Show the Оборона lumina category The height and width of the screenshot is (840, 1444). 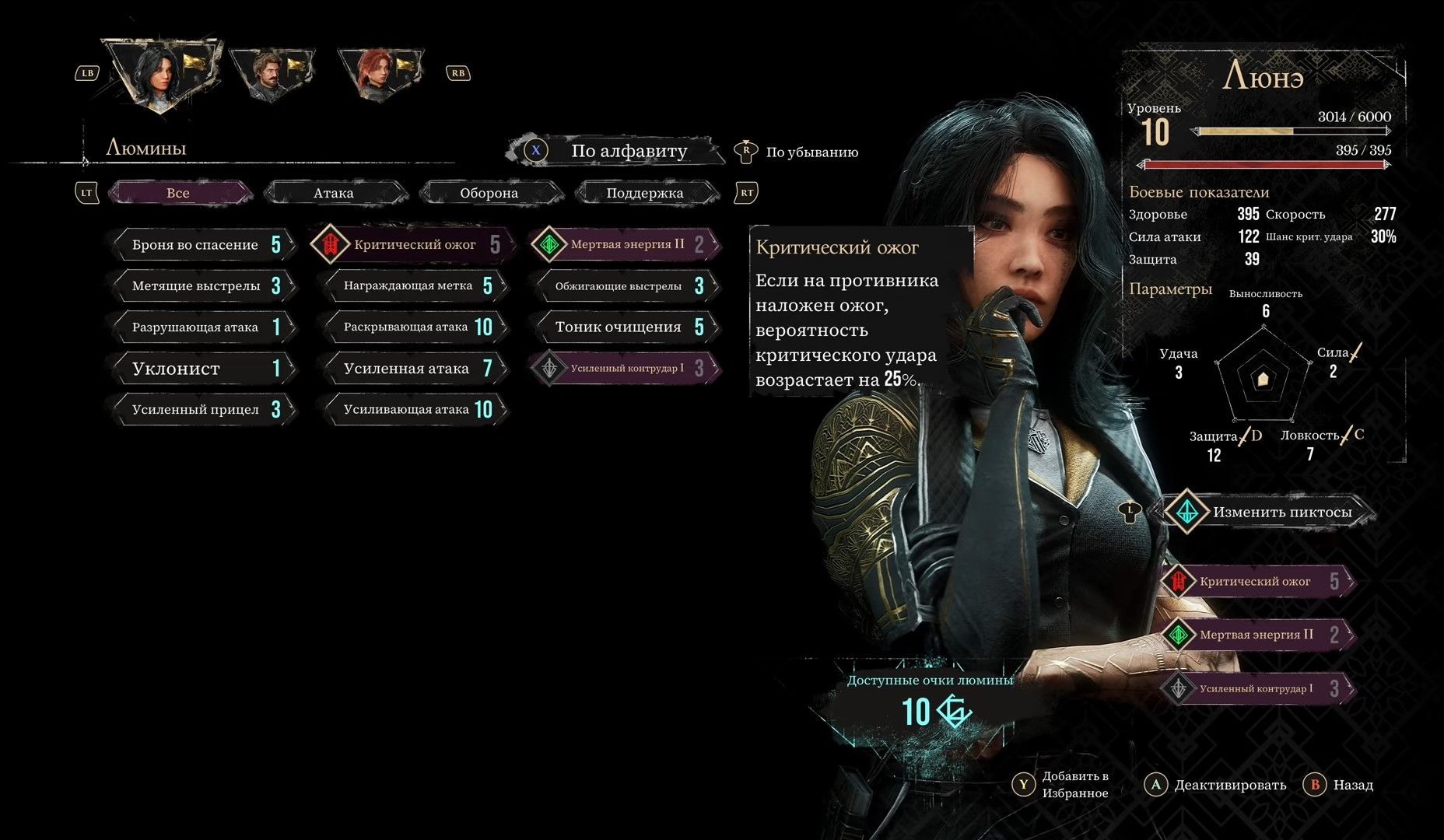[x=489, y=193]
